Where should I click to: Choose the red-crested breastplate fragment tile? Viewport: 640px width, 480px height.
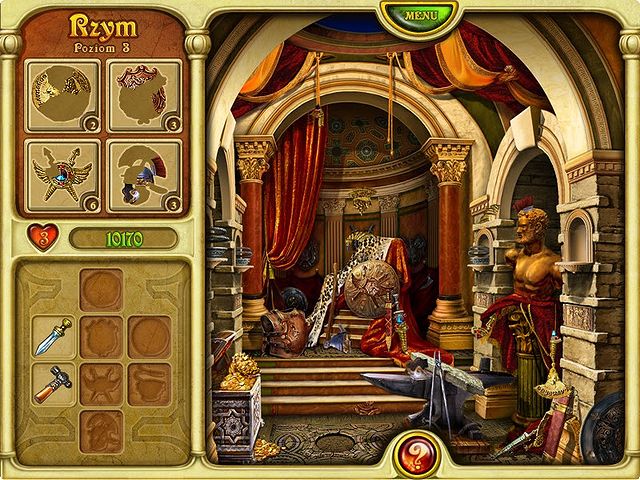coord(144,96)
